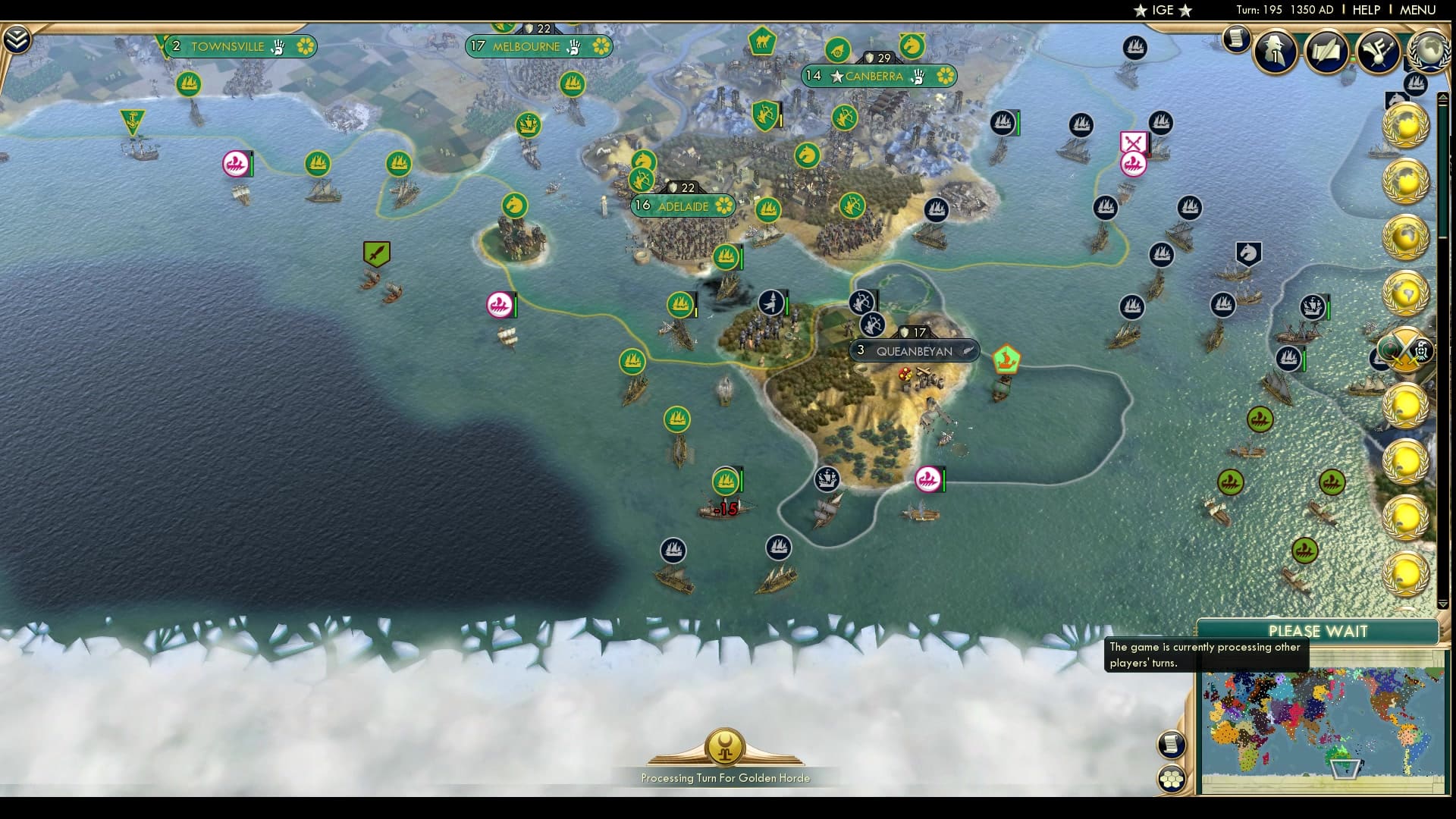Click Australia on the minimap
Viewport: 1456px width, 819px height.
(1341, 755)
